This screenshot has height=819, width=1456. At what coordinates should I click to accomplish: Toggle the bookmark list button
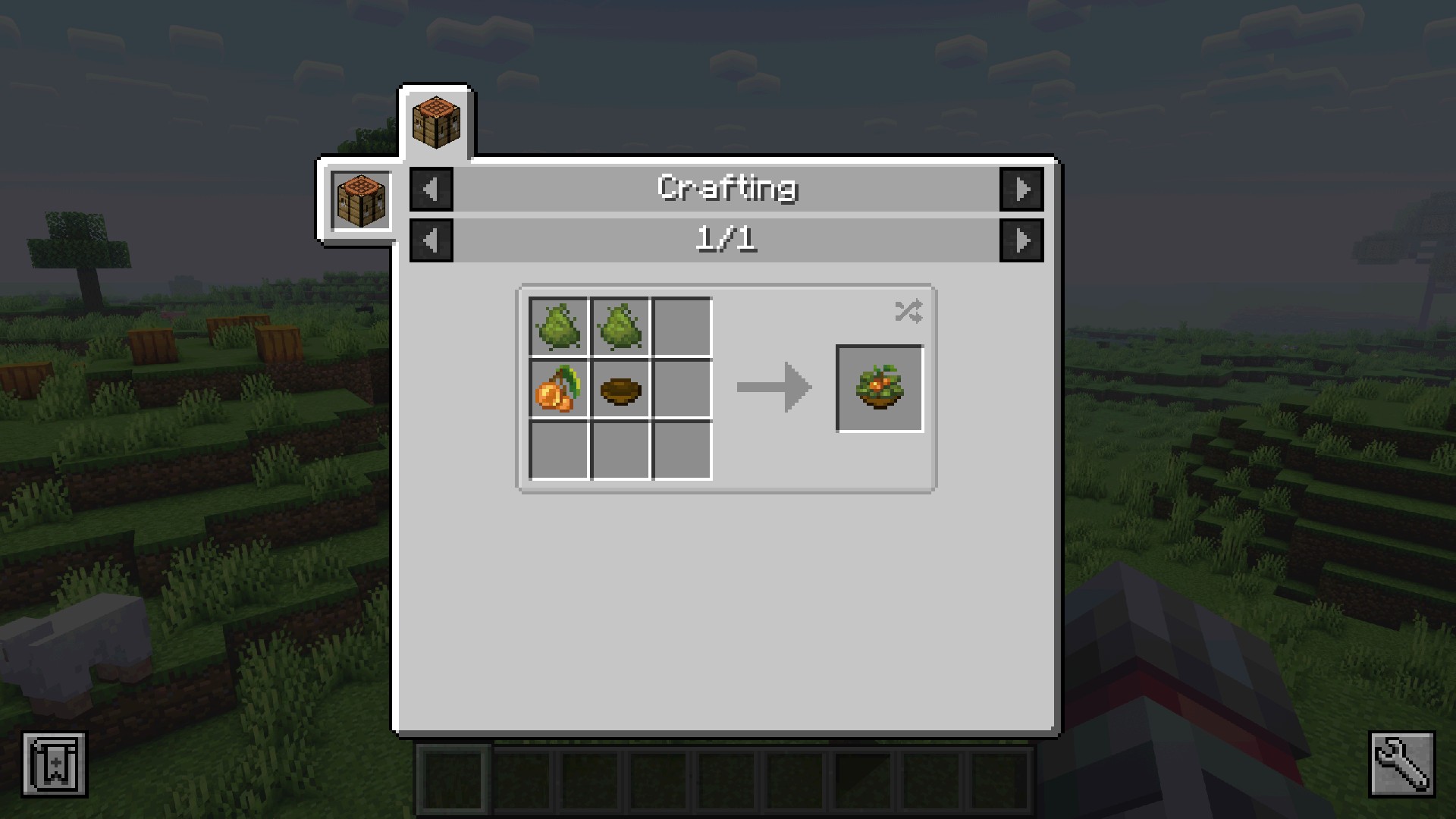pyautogui.click(x=55, y=764)
